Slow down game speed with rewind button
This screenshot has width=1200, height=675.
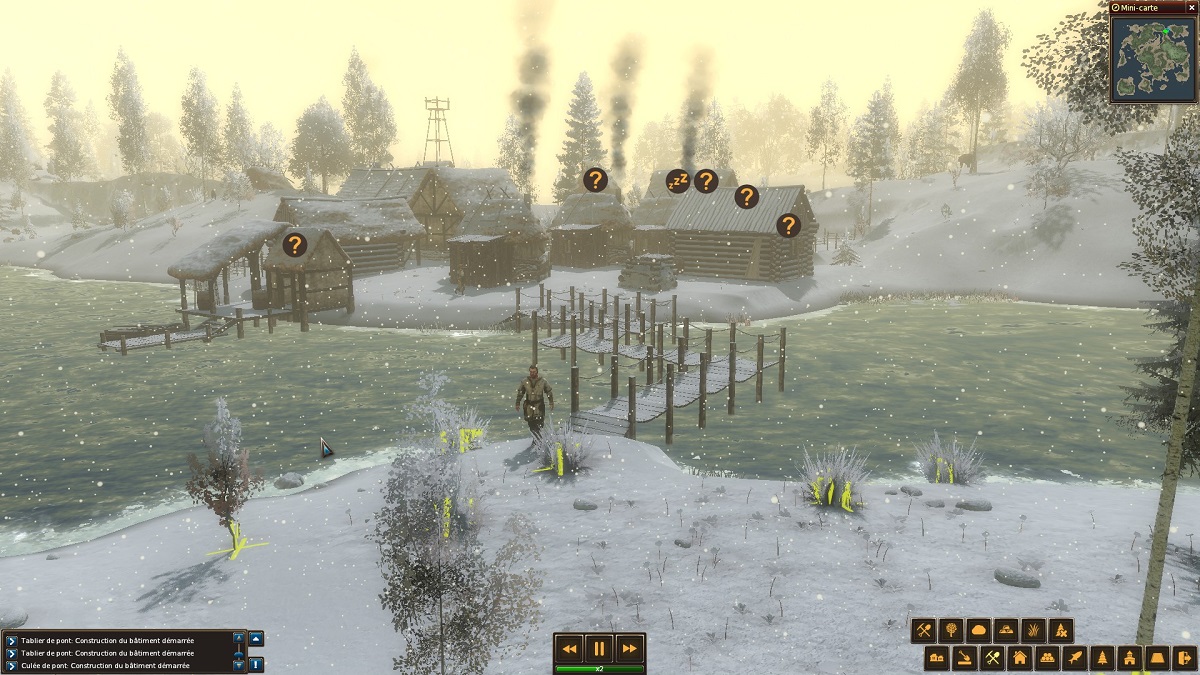click(x=570, y=649)
